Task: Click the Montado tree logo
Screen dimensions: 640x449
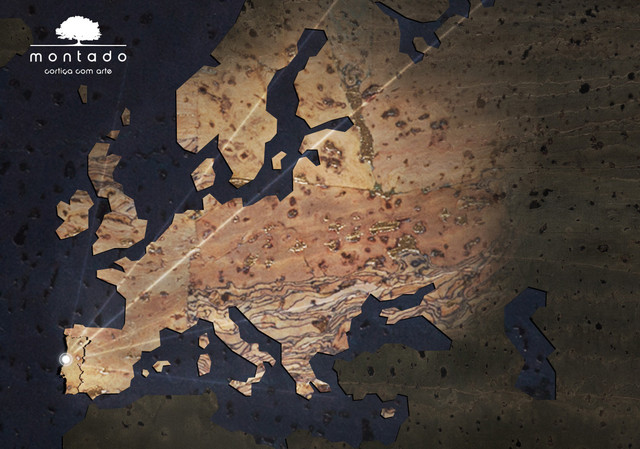Action: click(x=78, y=31)
